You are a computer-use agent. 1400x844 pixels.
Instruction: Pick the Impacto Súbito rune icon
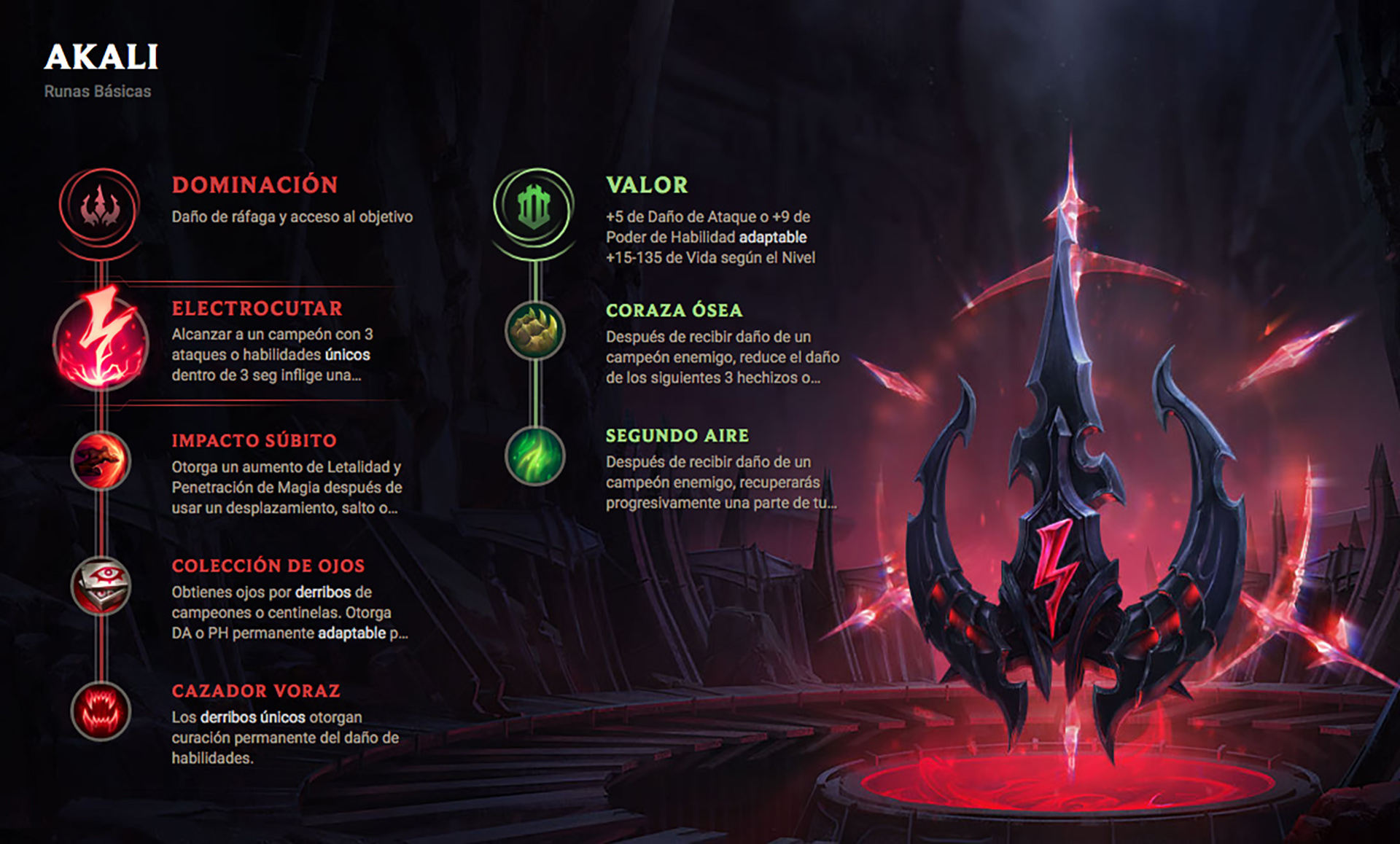[101, 461]
